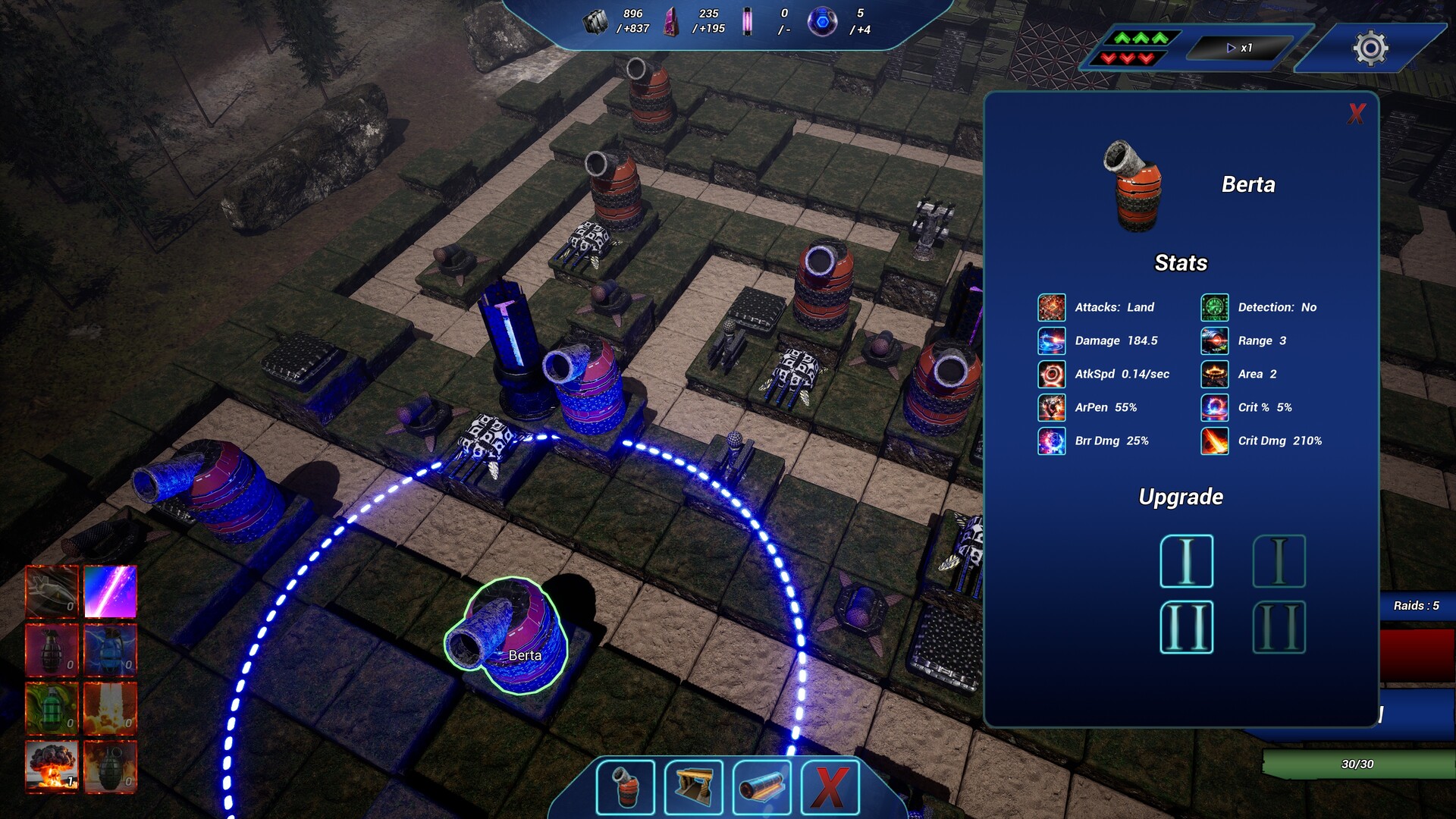Click the Range stat icon
The height and width of the screenshot is (819, 1456).
coord(1213,340)
